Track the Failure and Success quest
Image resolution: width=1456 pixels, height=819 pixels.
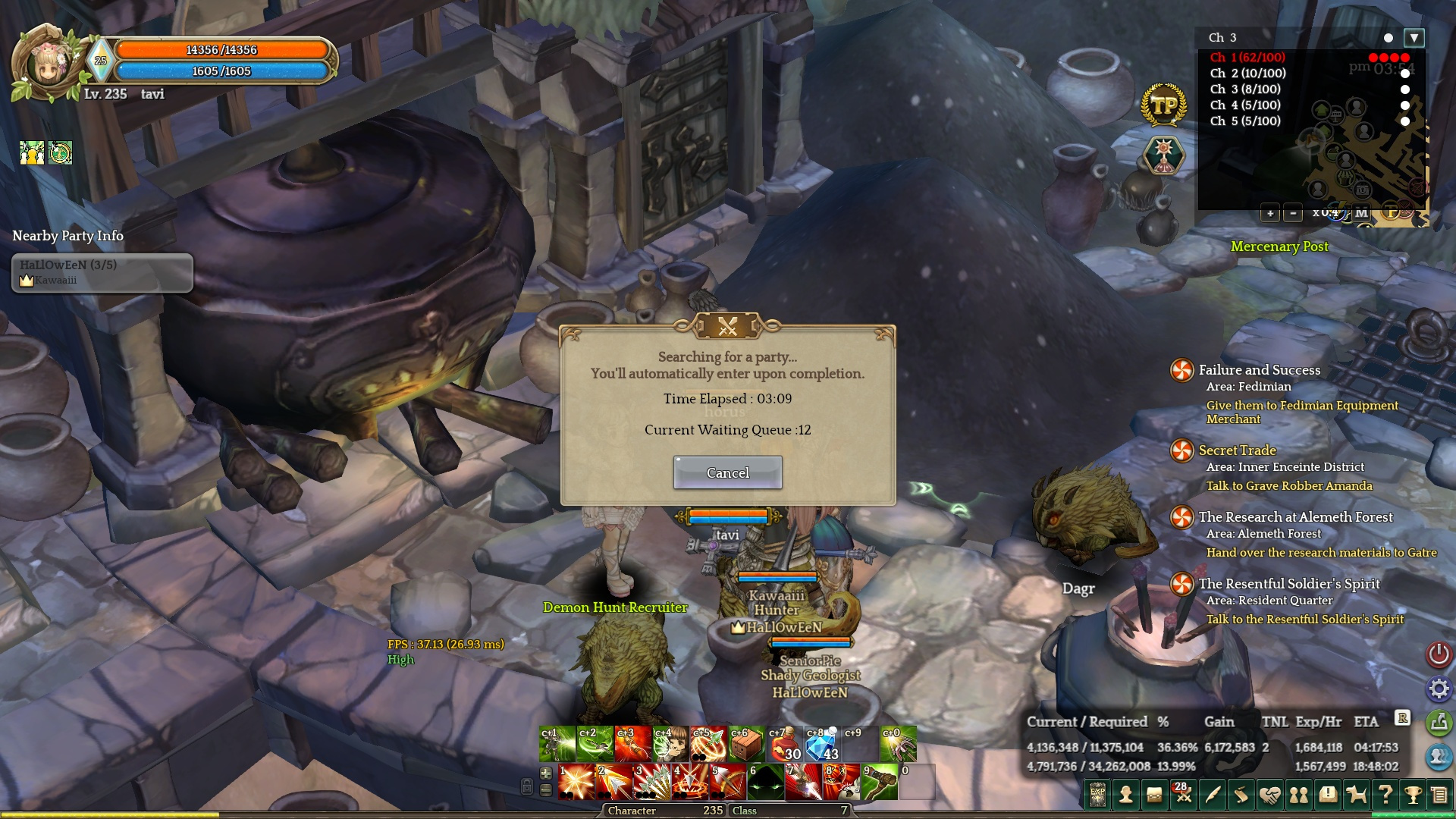pos(1259,370)
